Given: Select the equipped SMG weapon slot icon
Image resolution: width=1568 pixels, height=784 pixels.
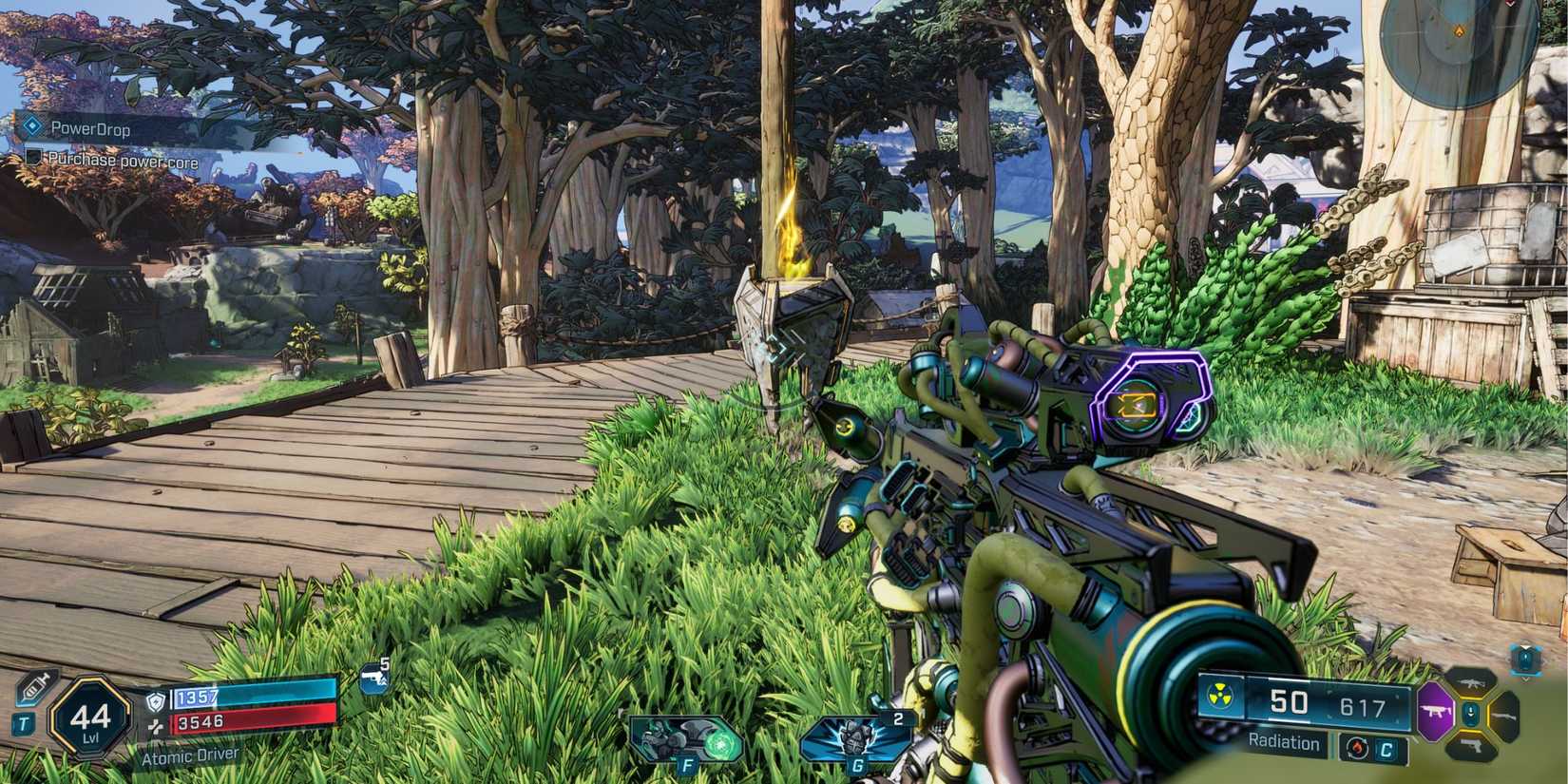Looking at the screenshot, I should tap(1435, 710).
